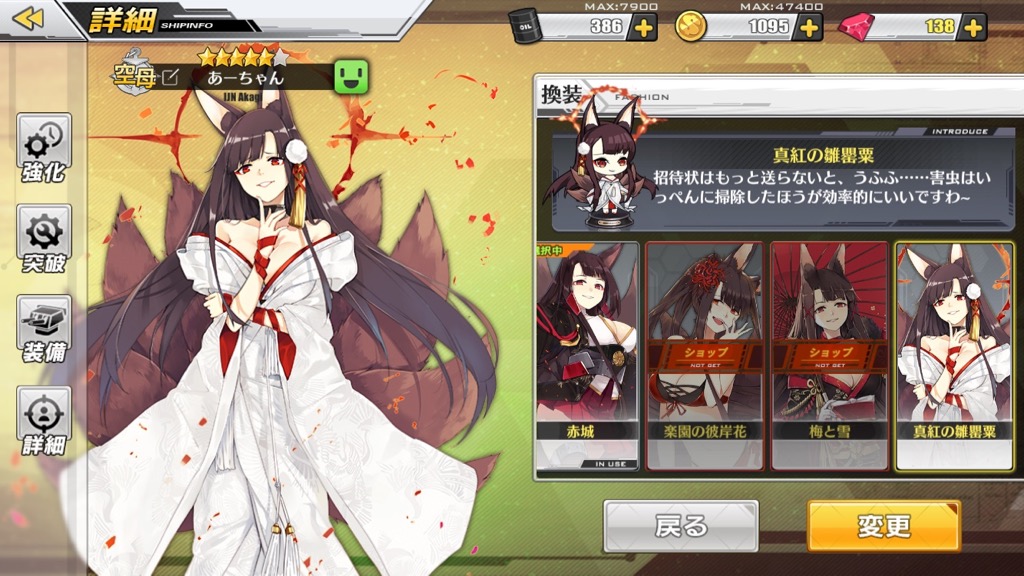Open the 強化 enhancement tab
This screenshot has width=1024, height=576.
coord(44,148)
